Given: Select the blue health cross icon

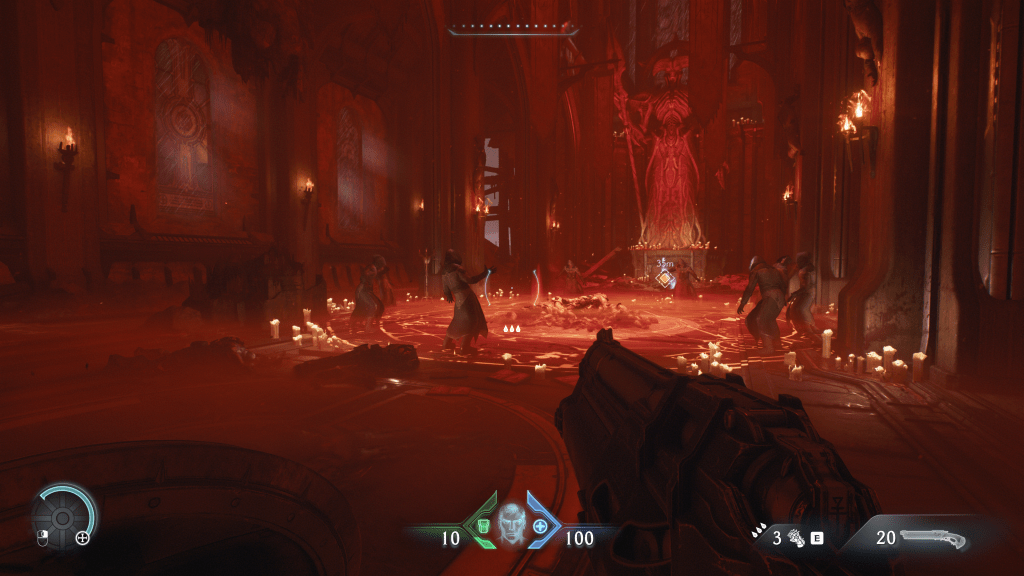Looking at the screenshot, I should coord(541,526).
